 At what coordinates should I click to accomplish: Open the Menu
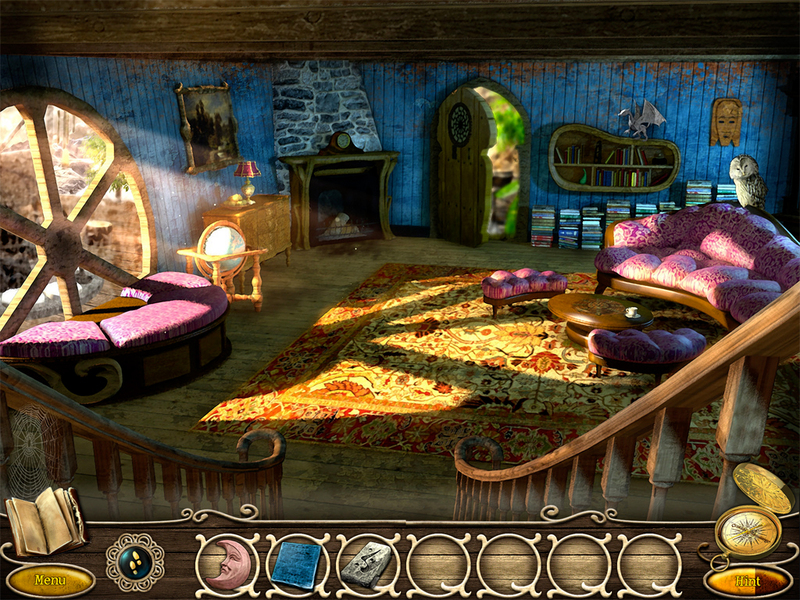[49, 579]
